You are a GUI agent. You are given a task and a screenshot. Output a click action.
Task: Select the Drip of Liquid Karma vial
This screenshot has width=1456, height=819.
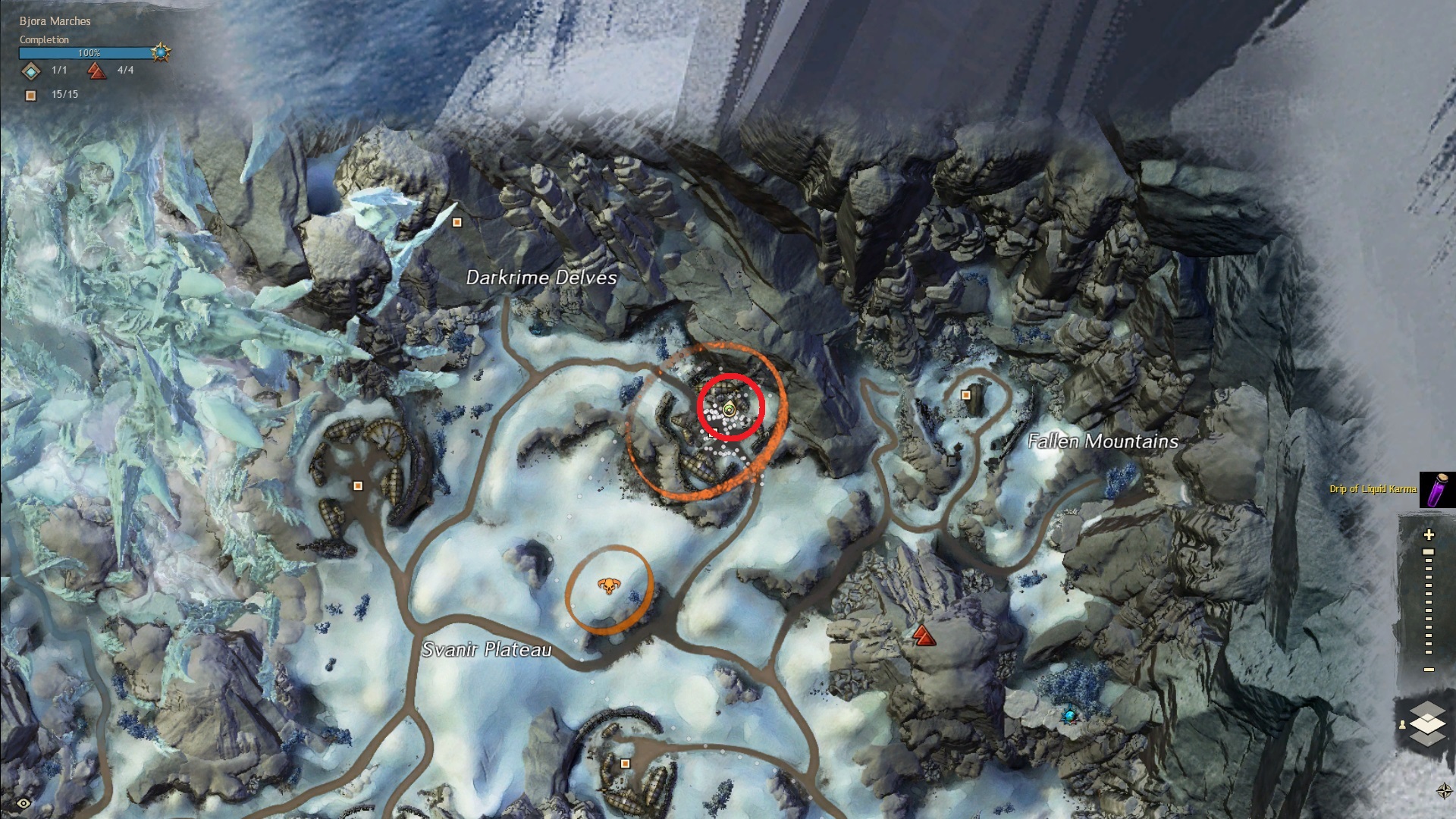pyautogui.click(x=1437, y=489)
